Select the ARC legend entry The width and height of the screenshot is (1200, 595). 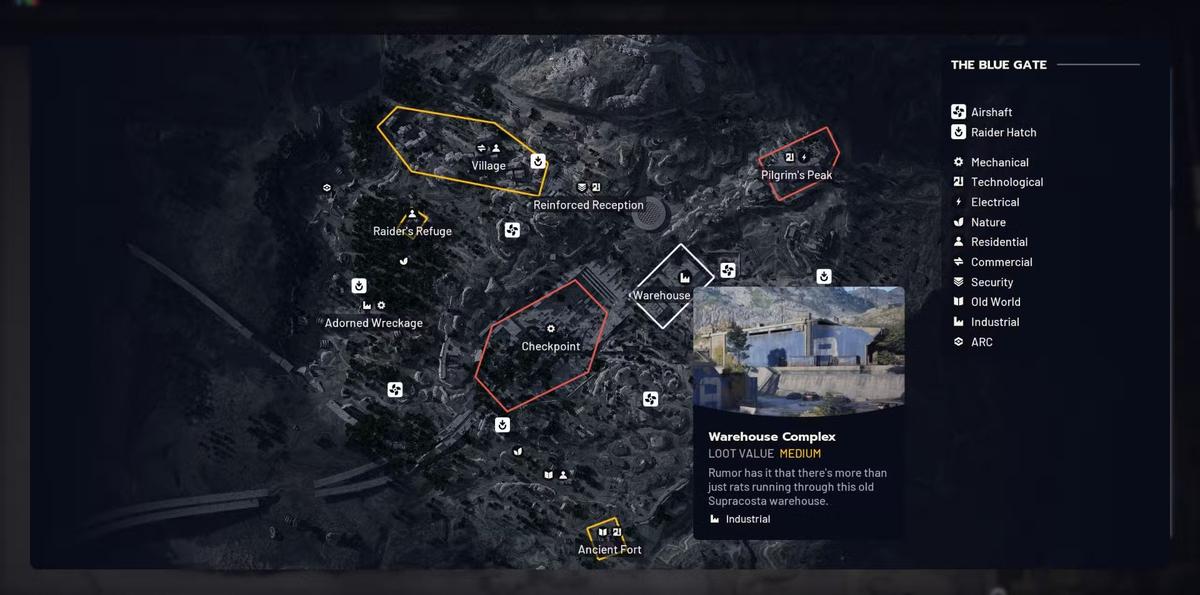(x=981, y=342)
